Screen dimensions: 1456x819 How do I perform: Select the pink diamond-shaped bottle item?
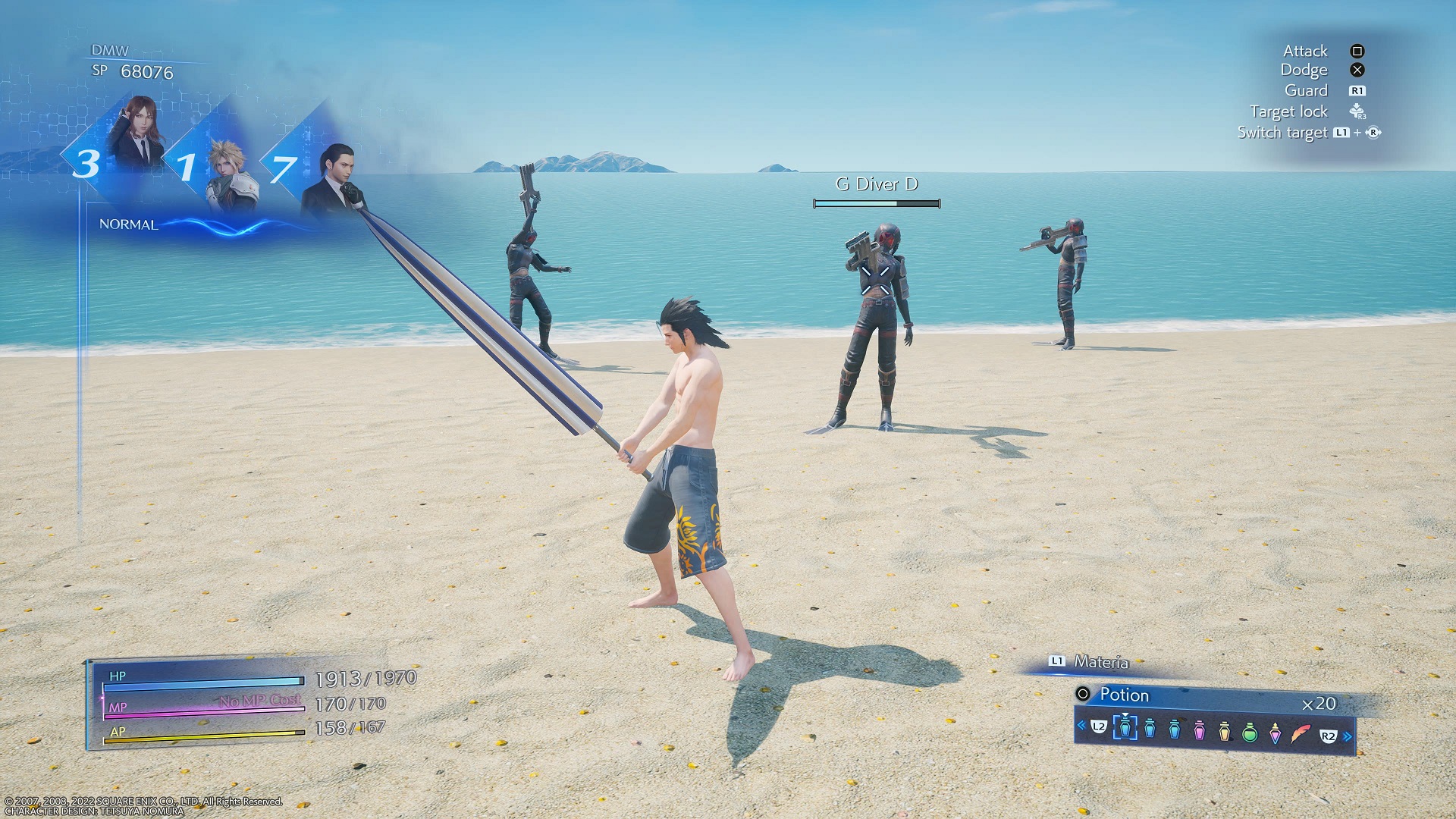(1275, 733)
